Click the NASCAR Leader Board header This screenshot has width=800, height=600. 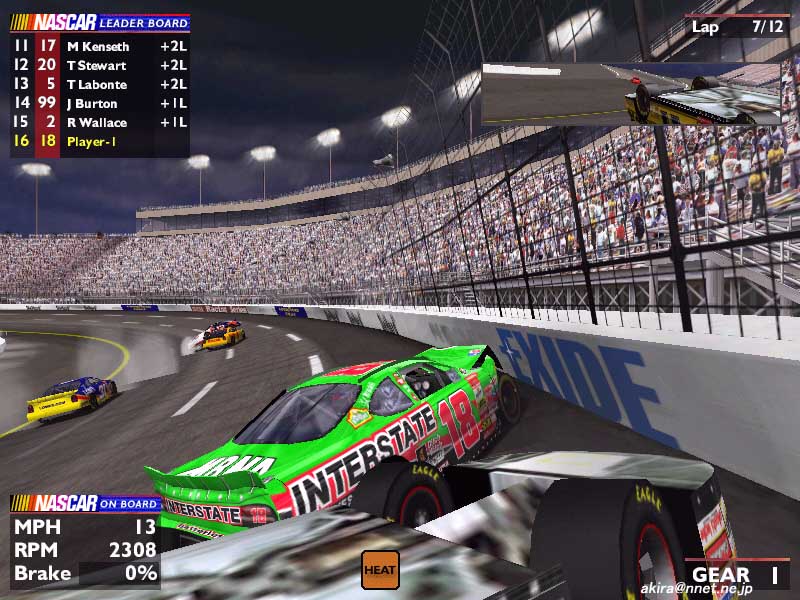click(100, 22)
